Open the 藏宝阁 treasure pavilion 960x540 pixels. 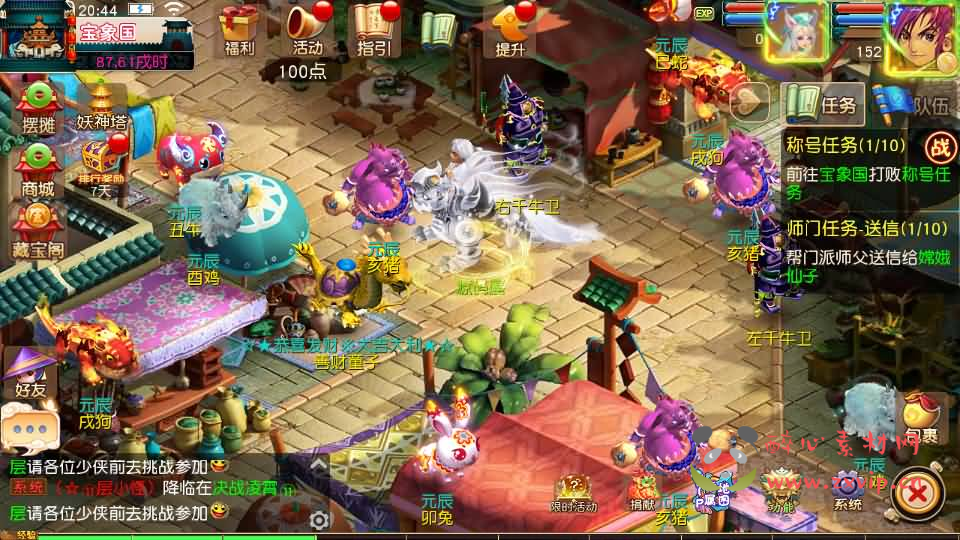pyautogui.click(x=38, y=224)
